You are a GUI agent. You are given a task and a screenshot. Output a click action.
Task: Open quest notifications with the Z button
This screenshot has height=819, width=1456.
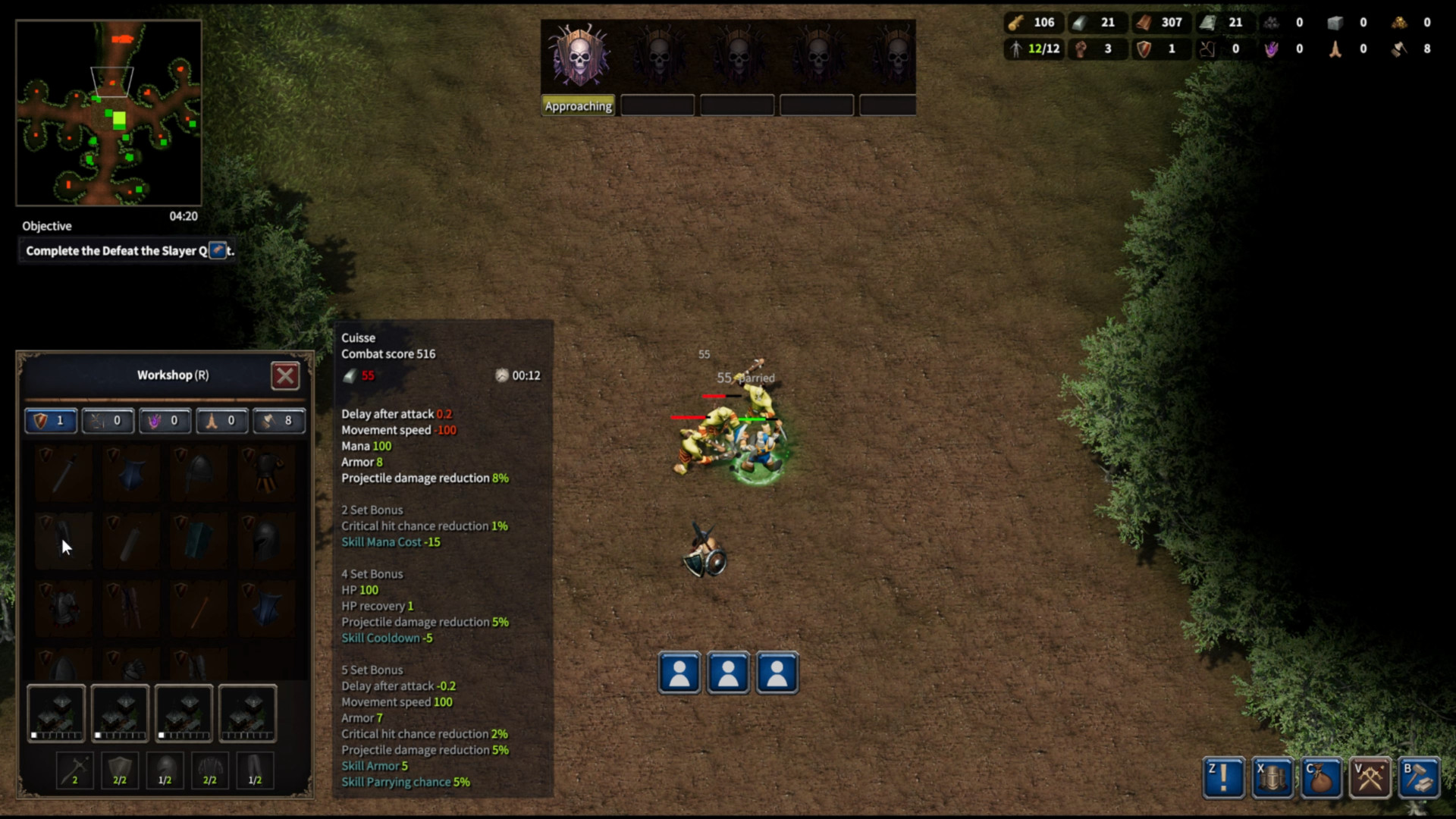[x=1223, y=777]
